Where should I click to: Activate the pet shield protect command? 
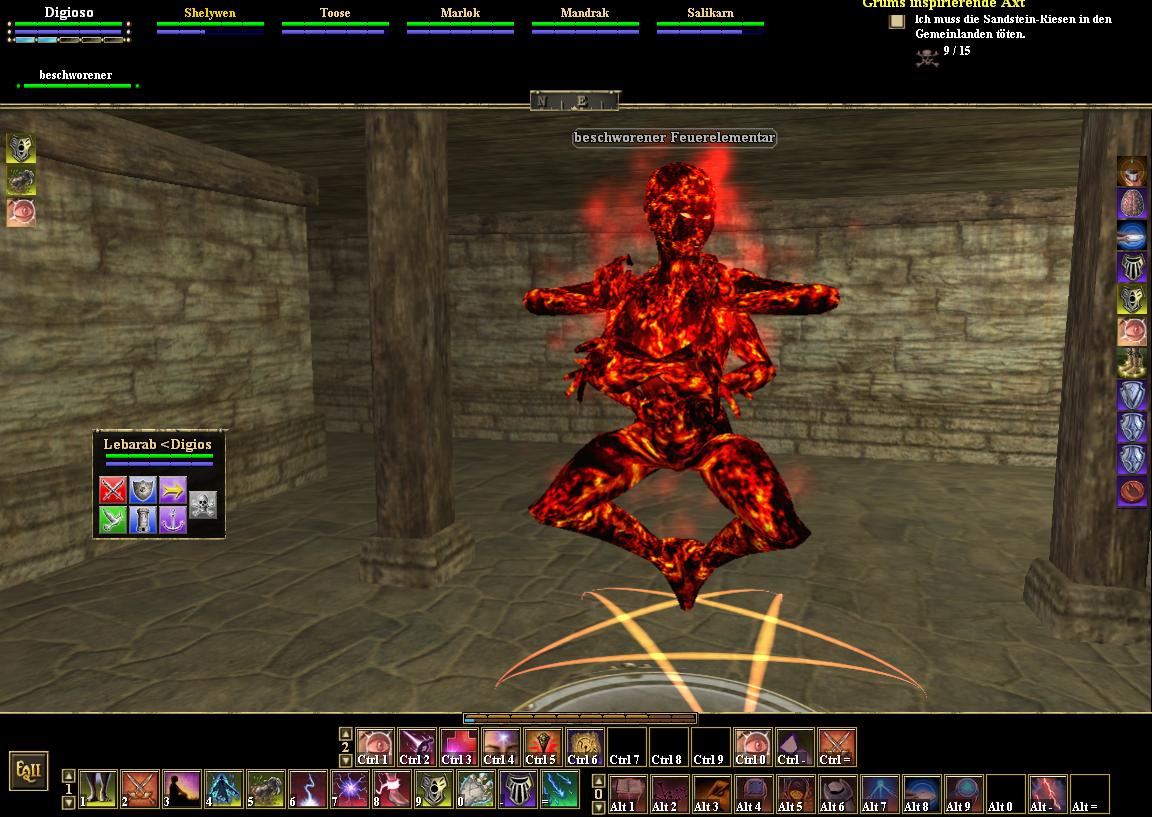click(143, 490)
